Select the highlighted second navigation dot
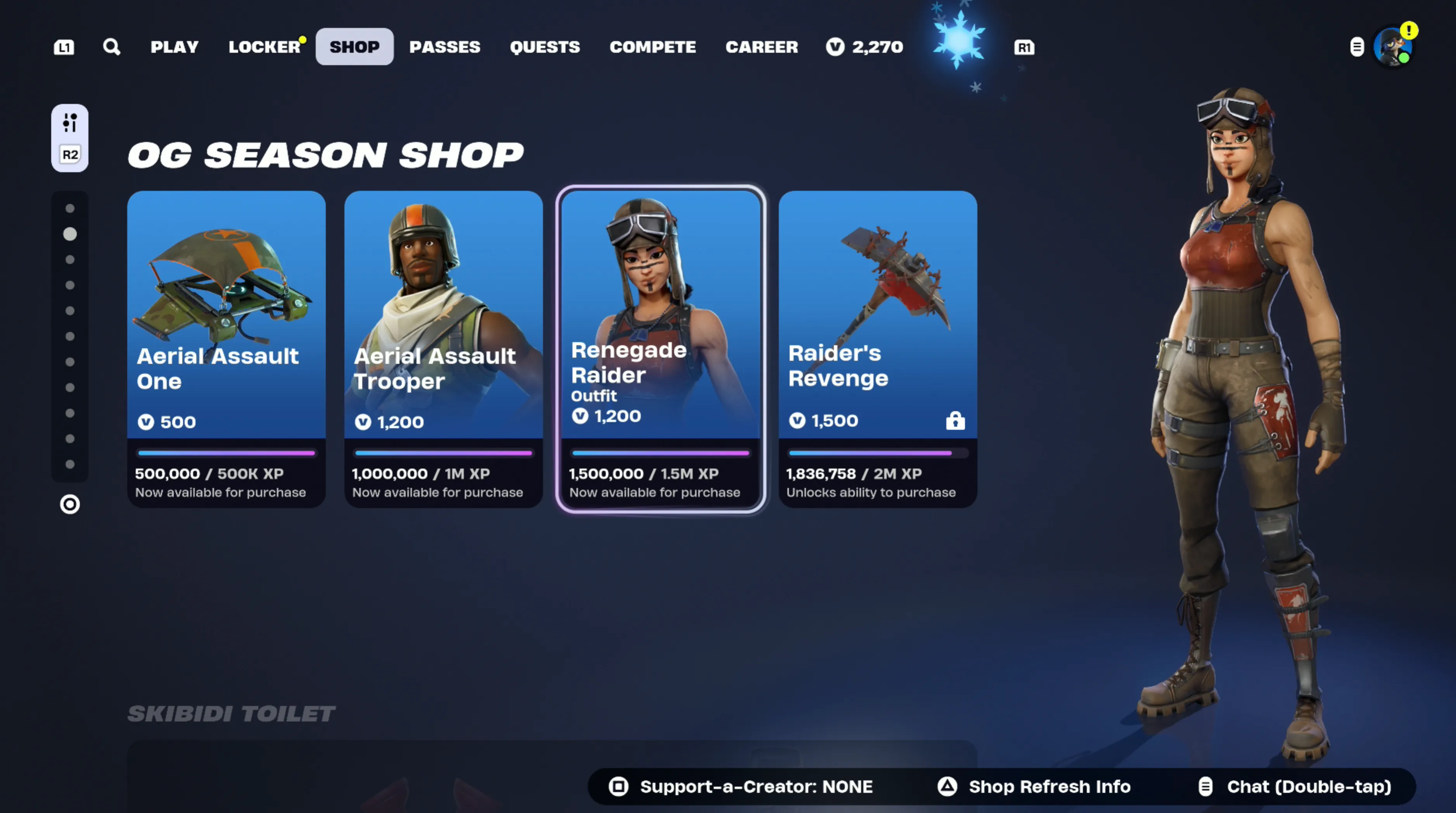 pos(69,234)
